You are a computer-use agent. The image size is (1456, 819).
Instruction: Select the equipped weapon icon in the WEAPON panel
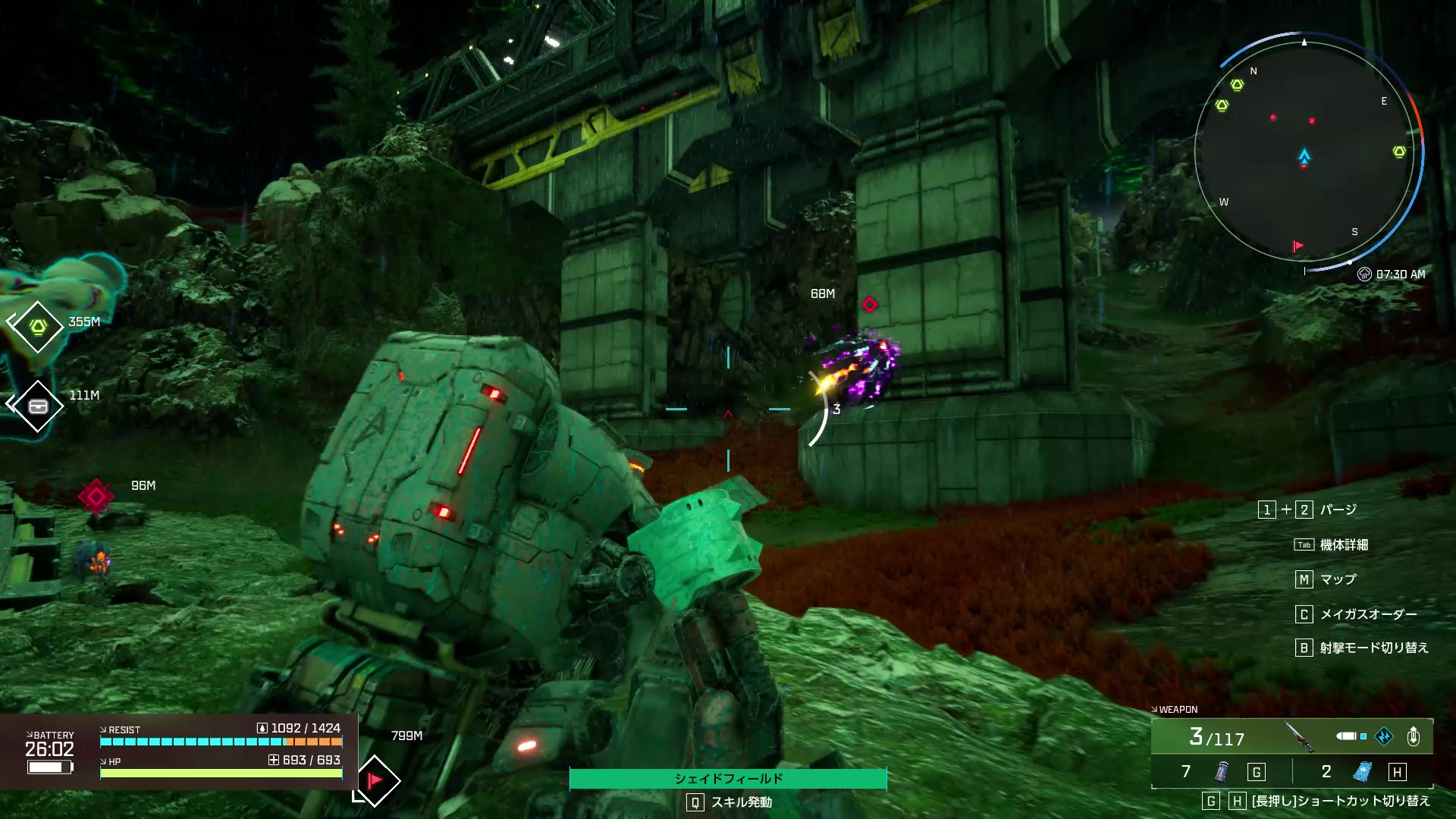1299,736
